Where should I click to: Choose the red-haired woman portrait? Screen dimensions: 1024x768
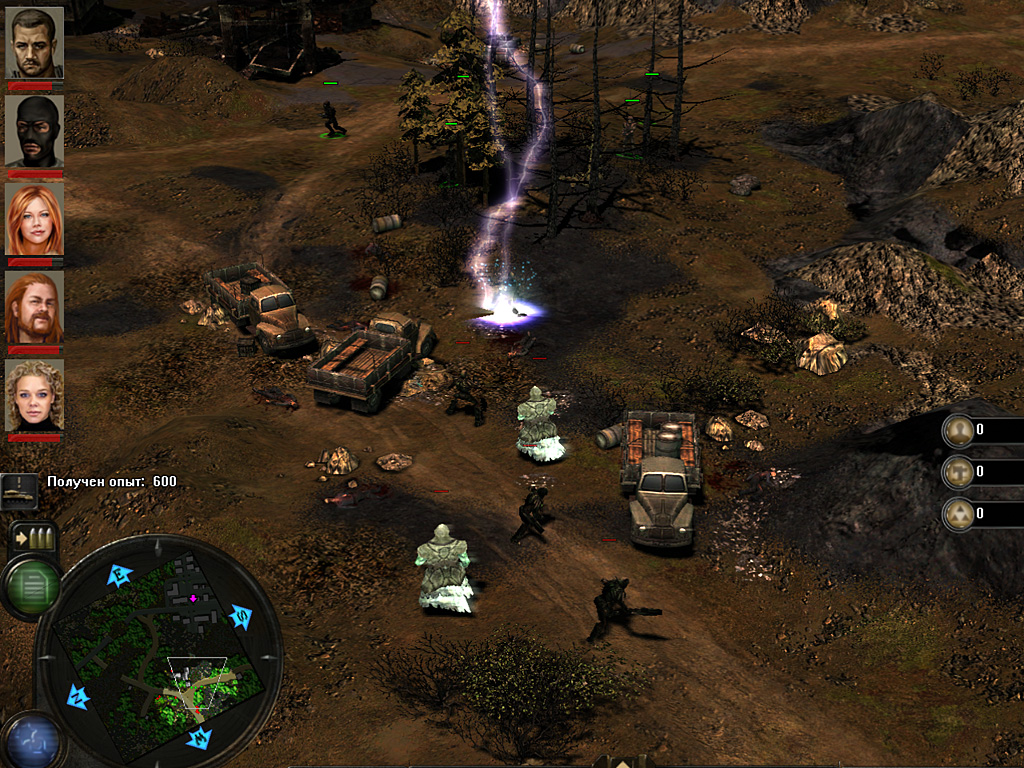point(35,219)
